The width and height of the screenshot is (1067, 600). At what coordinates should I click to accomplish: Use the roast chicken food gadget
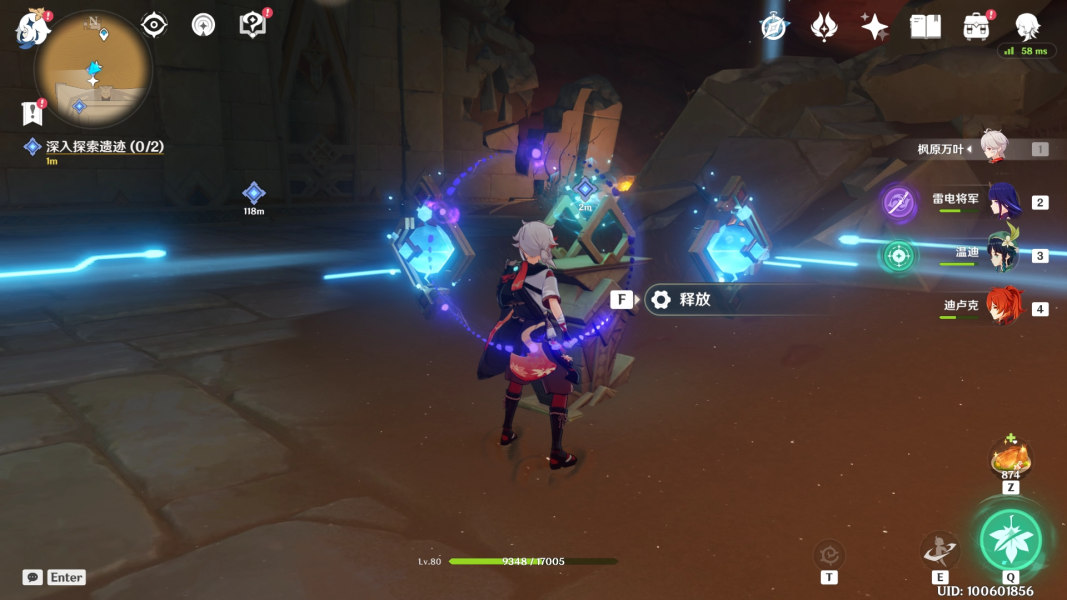click(1010, 459)
